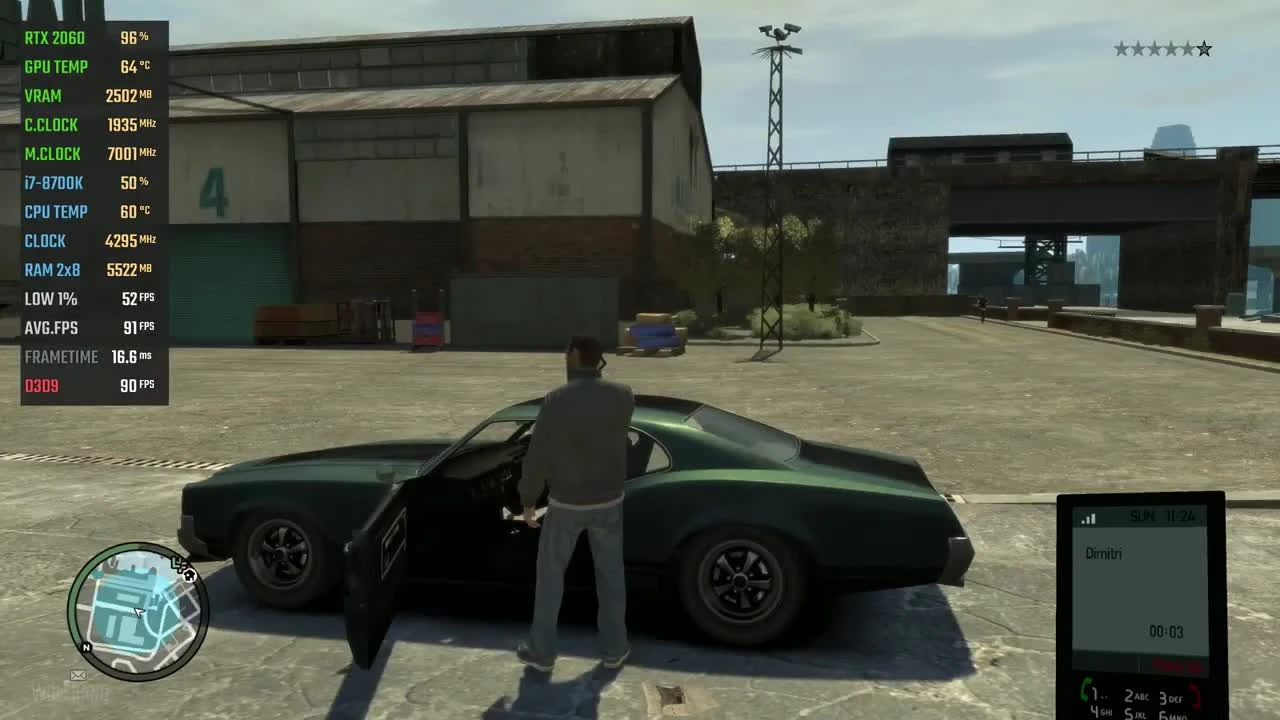Viewport: 1280px width, 720px height.
Task: Click the N compass marker on the radar
Action: 86,647
